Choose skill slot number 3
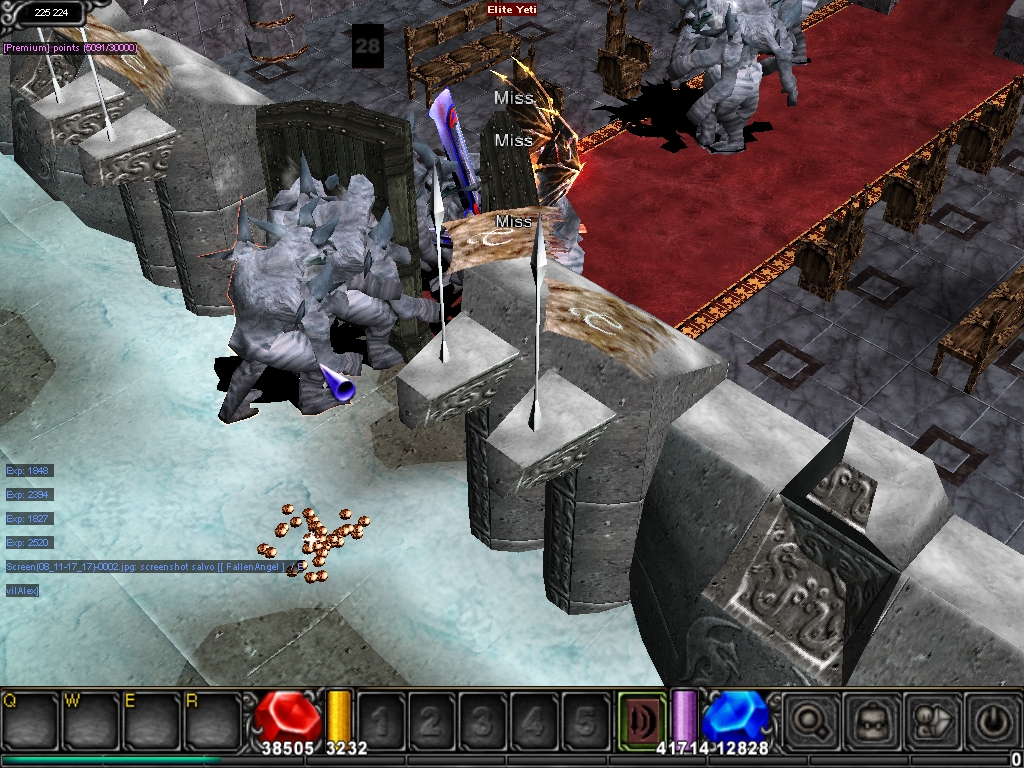The width and height of the screenshot is (1024, 768). click(x=484, y=719)
